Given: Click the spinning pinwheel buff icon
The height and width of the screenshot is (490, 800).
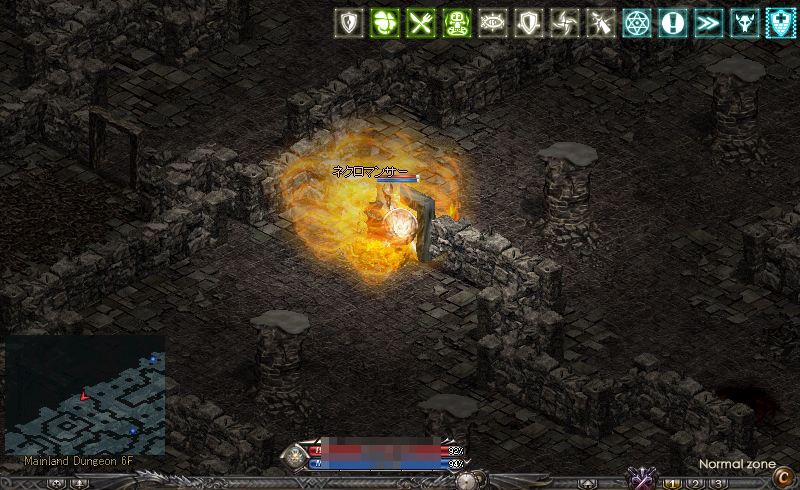Looking at the screenshot, I should 563,24.
